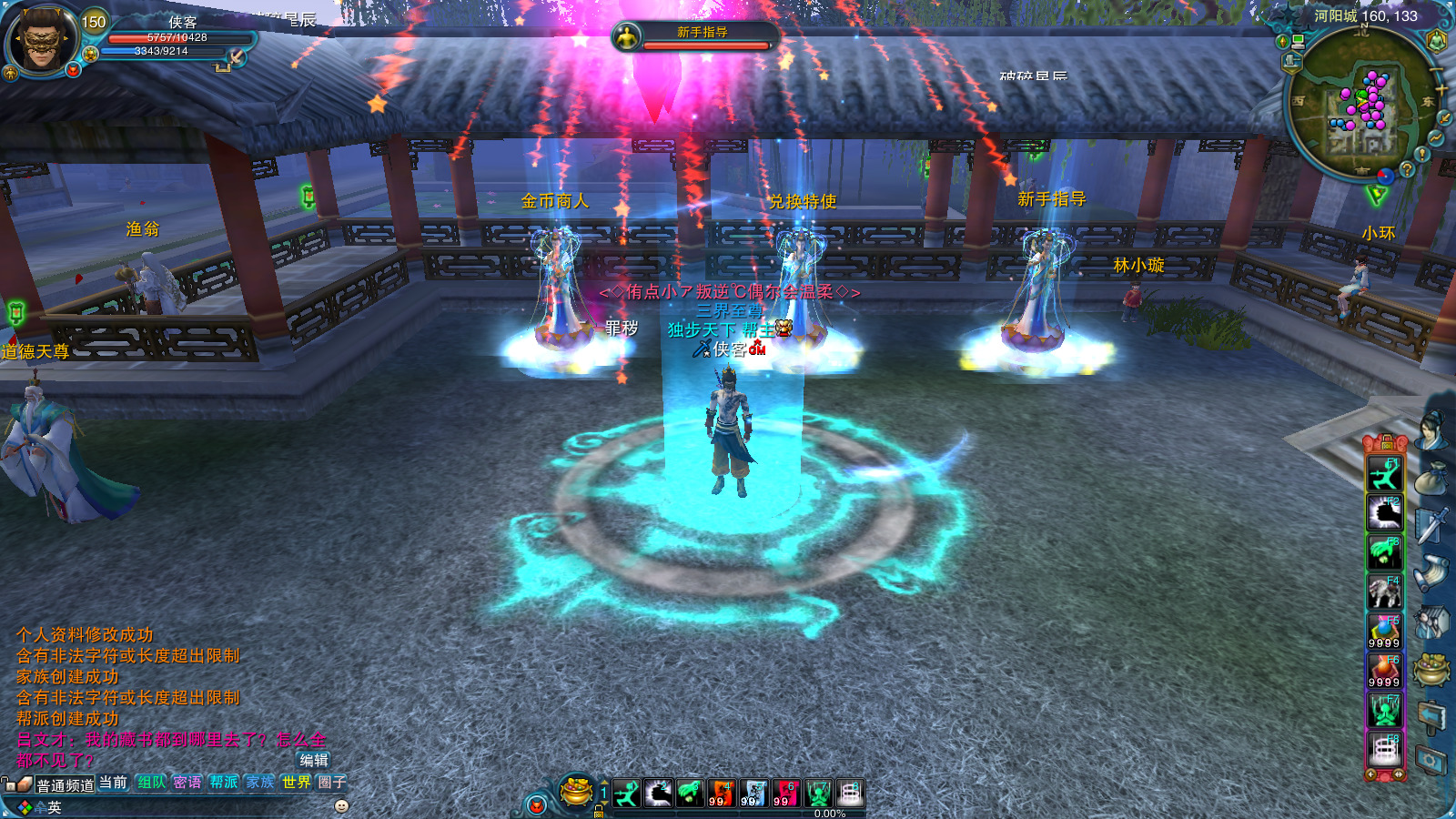Open the scroll quest log icon

[x=1431, y=573]
